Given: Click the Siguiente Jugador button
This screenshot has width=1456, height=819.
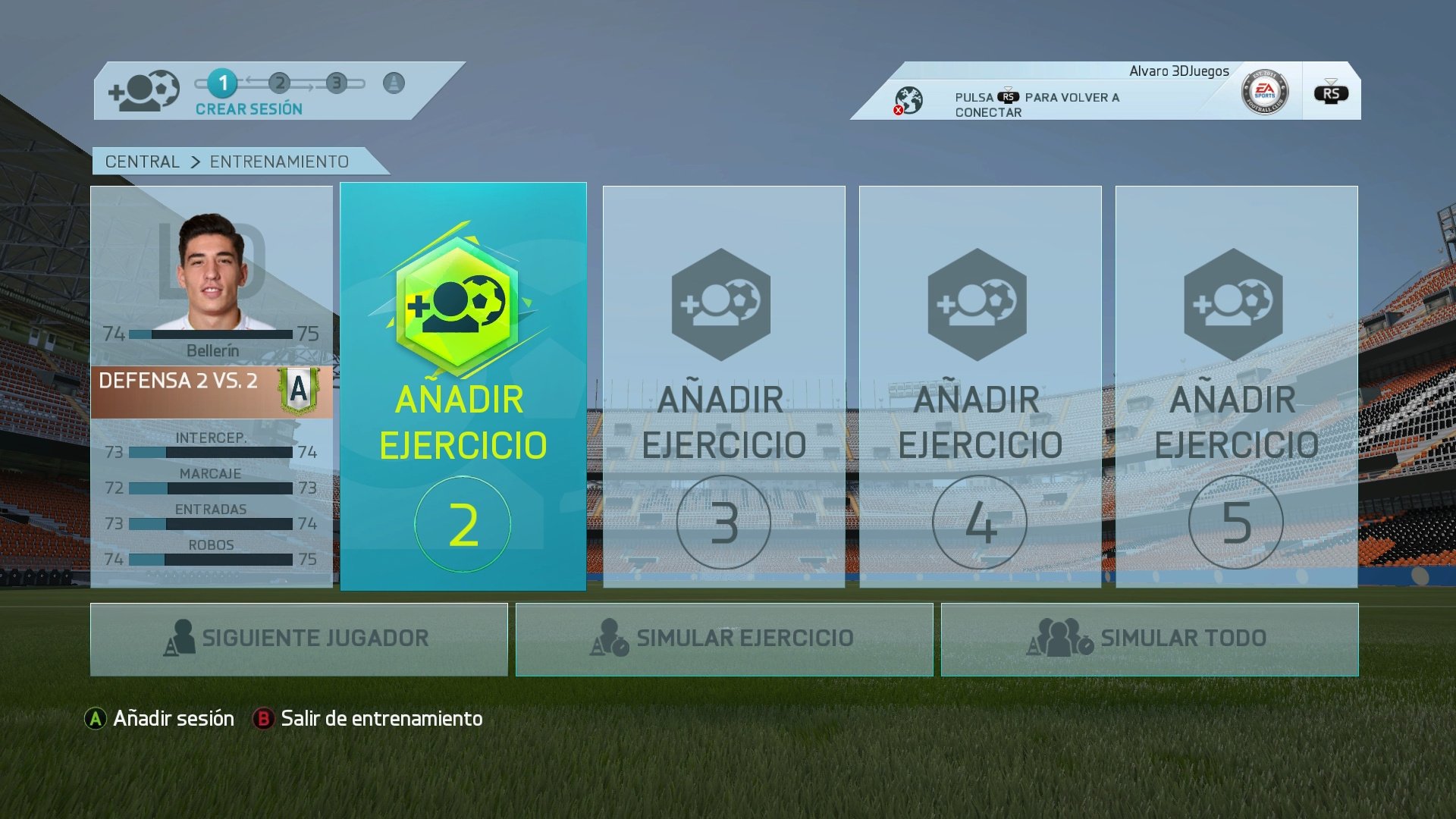Looking at the screenshot, I should pos(300,638).
